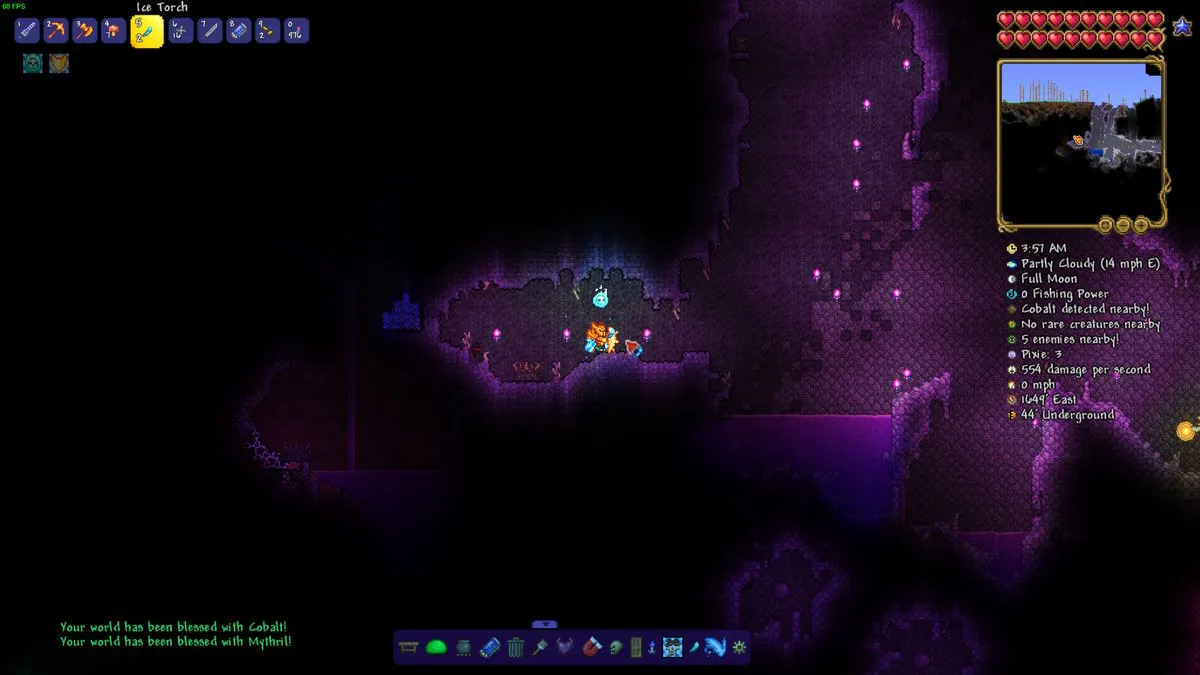Click the red magnet icon in bottom toolbar
This screenshot has height=675, width=1200.
(591, 647)
